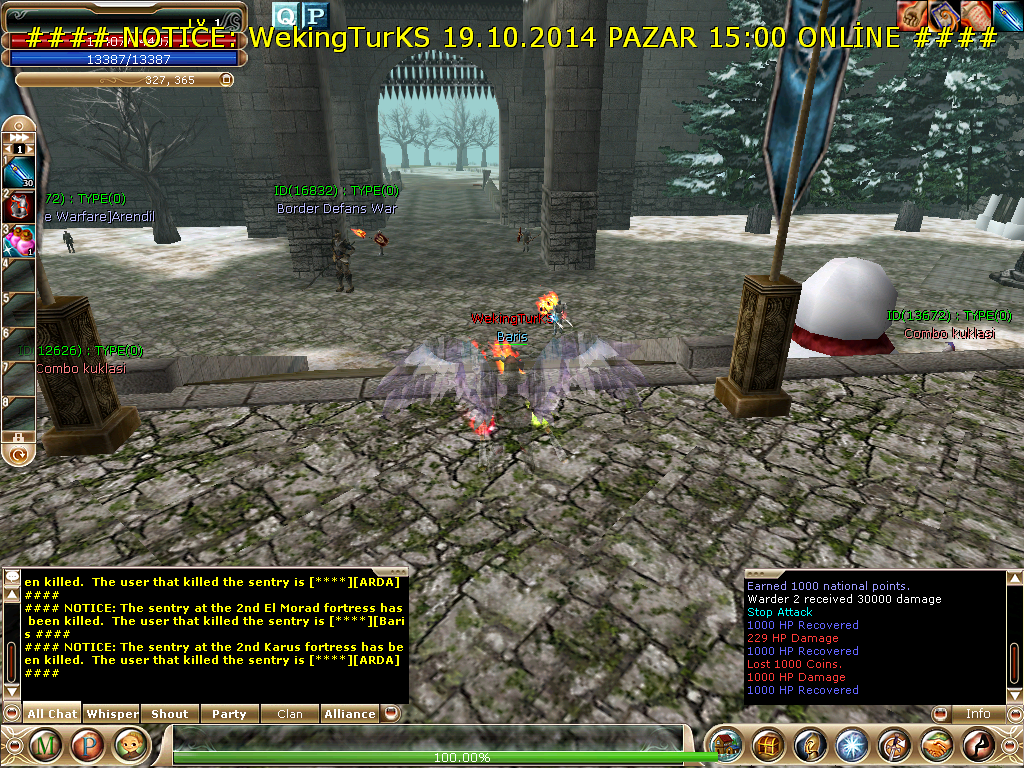Use the pink potion in slot 3
Screen dimensions: 1024x768
point(20,241)
